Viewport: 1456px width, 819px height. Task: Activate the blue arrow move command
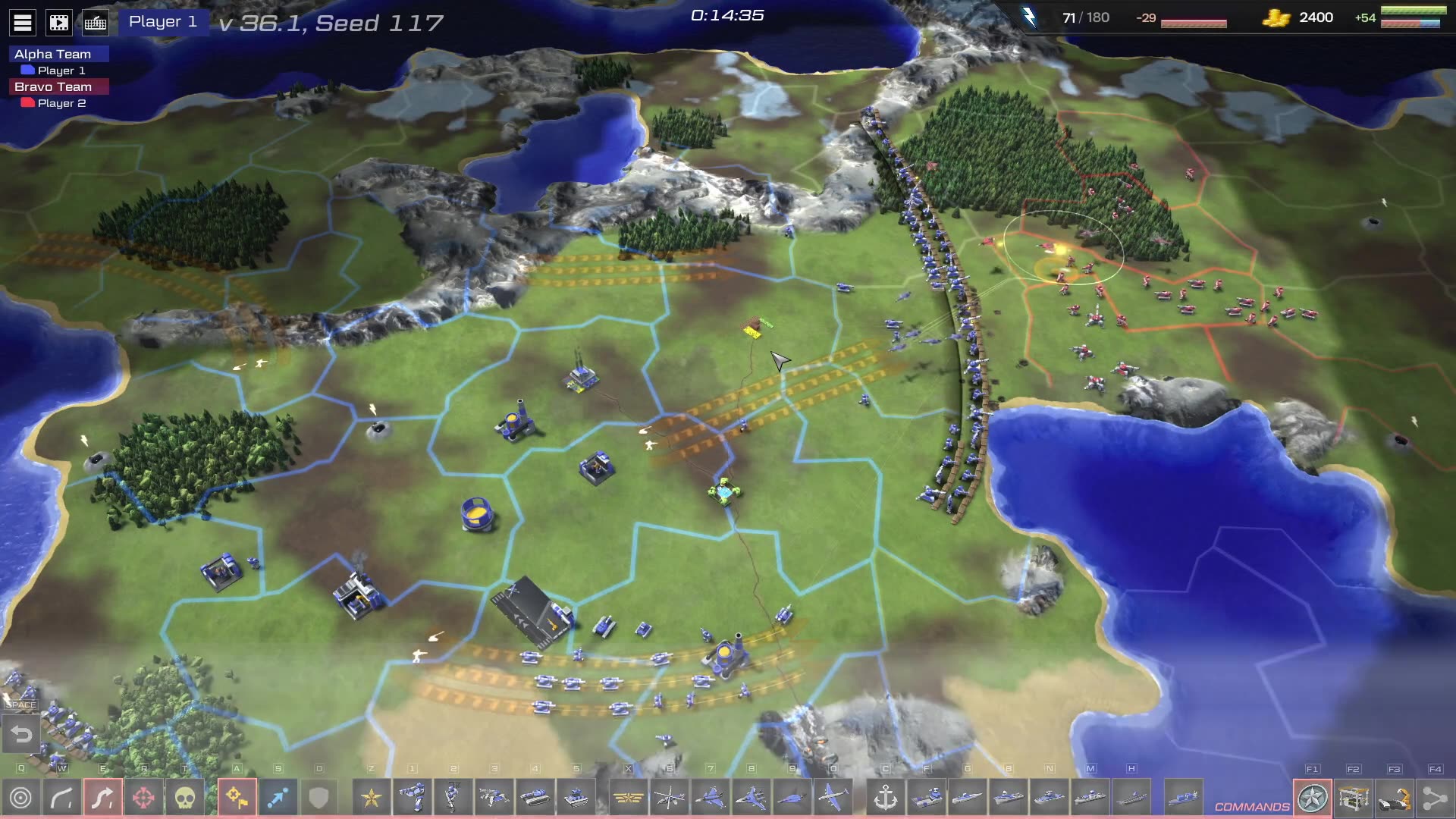click(x=278, y=798)
